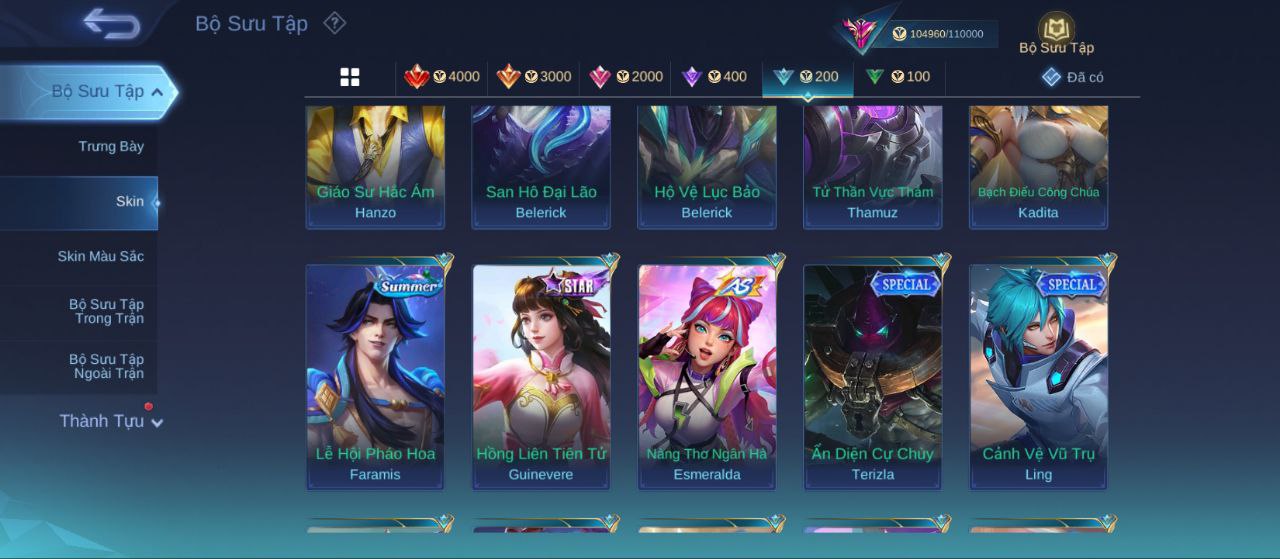Image resolution: width=1280 pixels, height=559 pixels.
Task: Open the Skin Màu Sắc menu entry
Action: click(100, 257)
